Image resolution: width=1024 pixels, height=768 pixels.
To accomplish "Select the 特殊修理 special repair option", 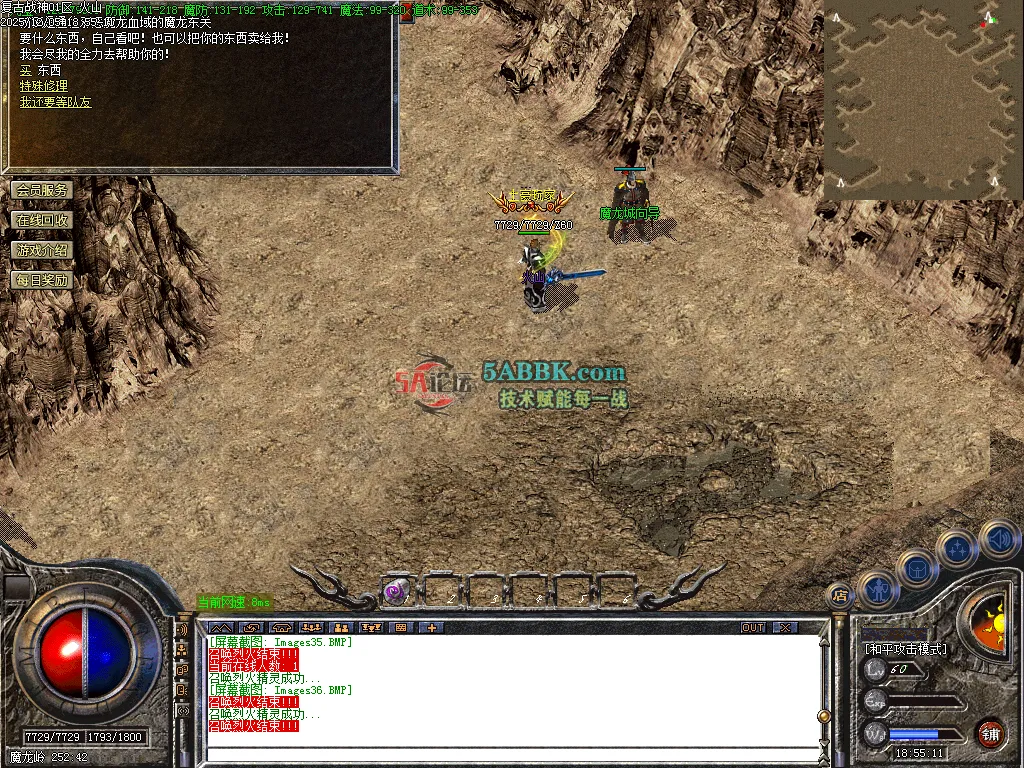I will click(44, 87).
